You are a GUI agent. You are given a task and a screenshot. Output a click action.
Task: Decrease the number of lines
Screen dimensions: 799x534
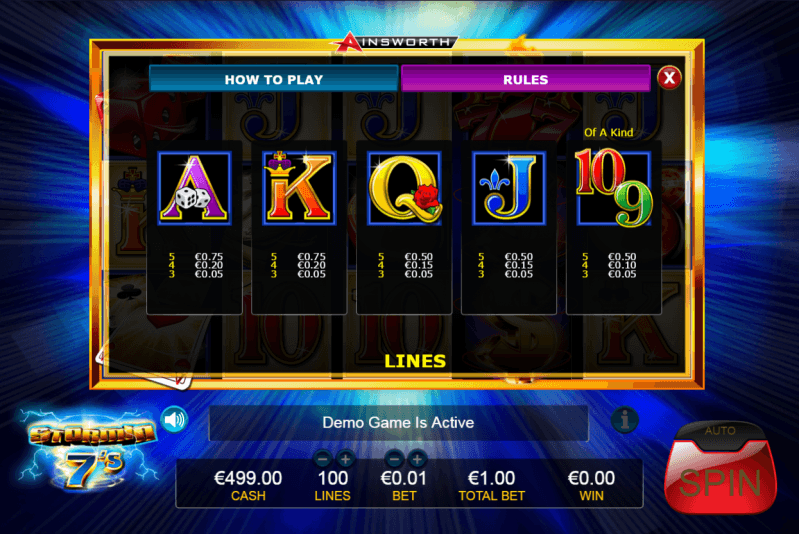tap(324, 458)
